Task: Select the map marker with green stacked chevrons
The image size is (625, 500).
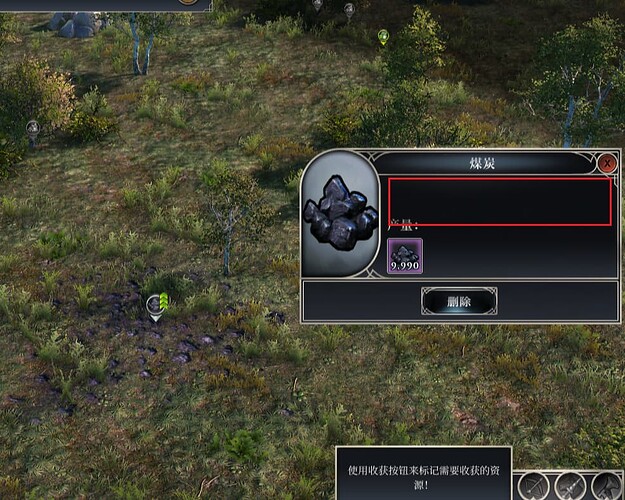Action: click(x=155, y=304)
